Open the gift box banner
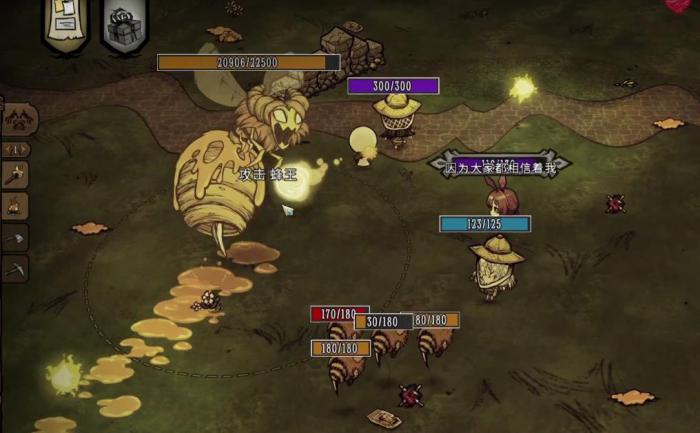 124,23
